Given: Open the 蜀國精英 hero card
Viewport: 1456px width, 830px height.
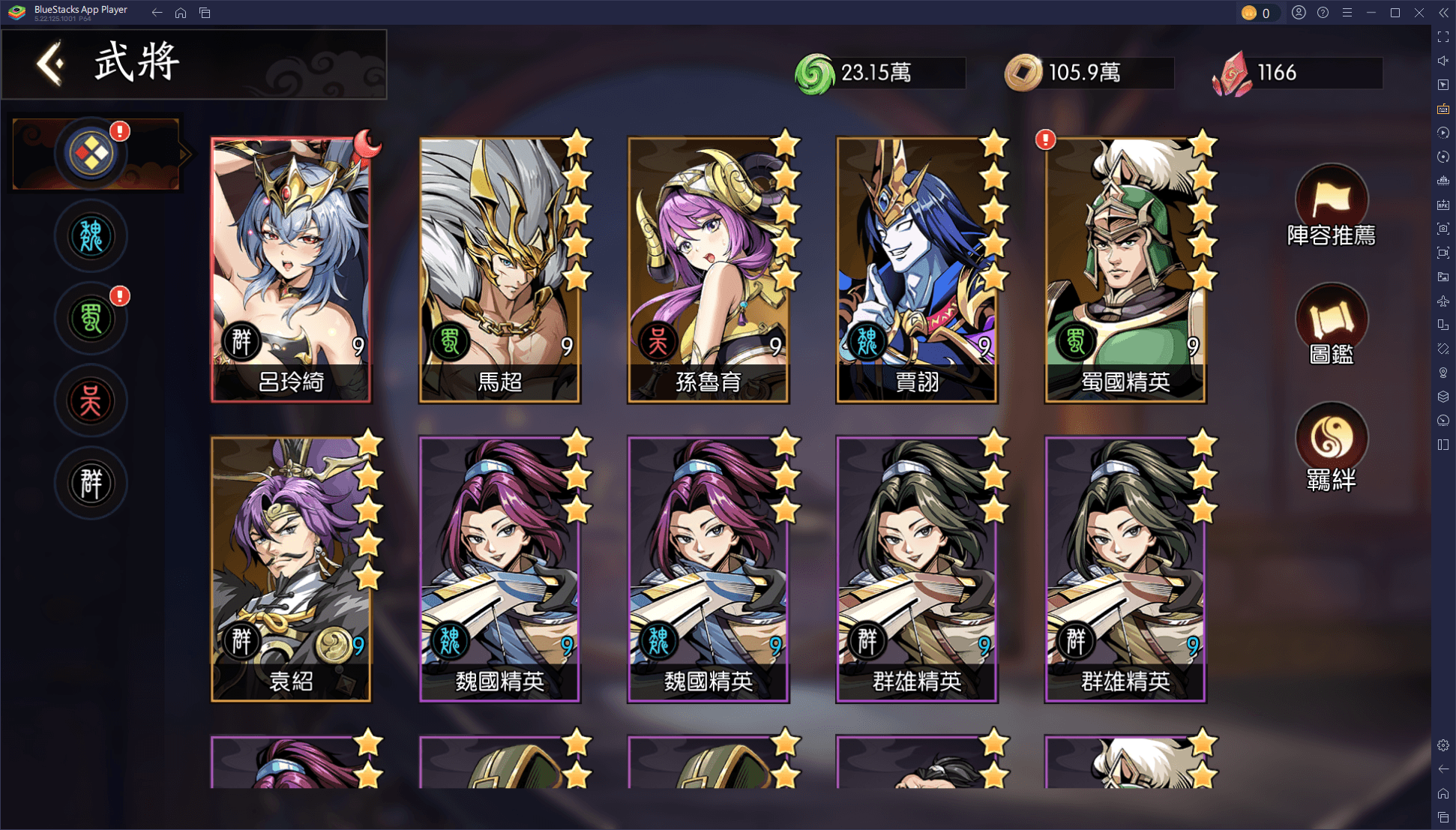Looking at the screenshot, I should (1125, 270).
